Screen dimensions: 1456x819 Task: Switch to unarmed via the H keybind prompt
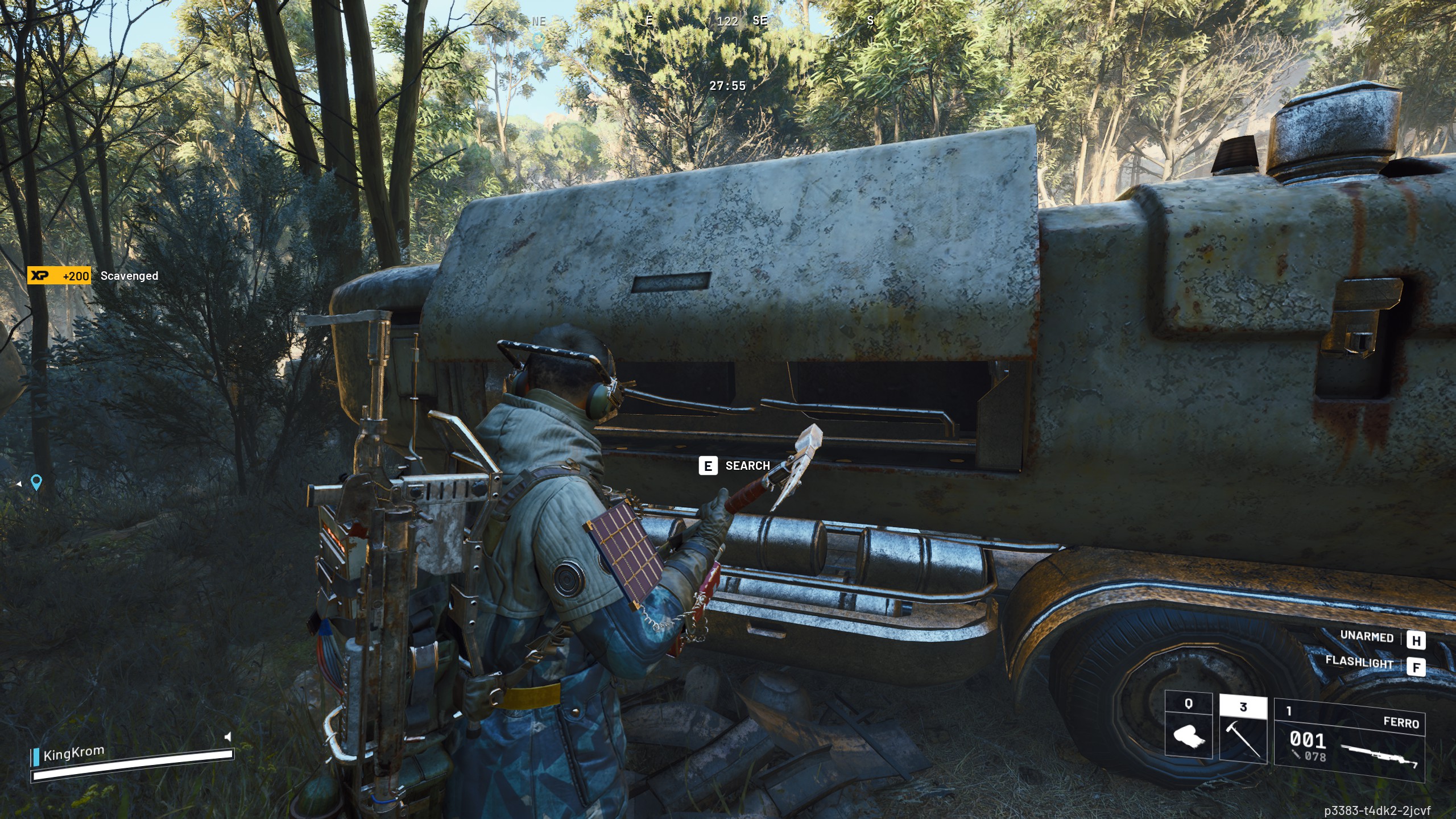pos(1417,639)
